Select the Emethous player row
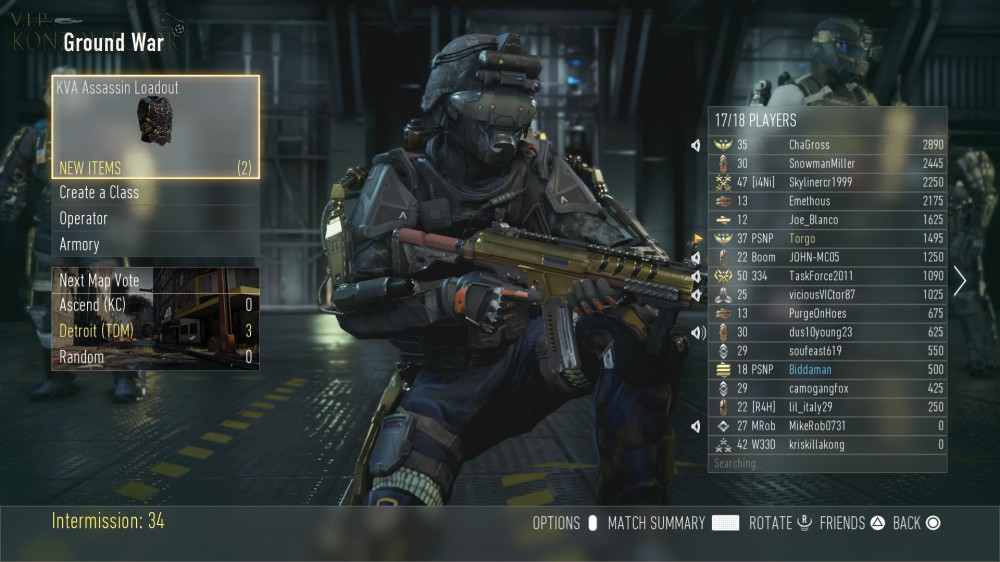Viewport: 1000px width, 562px height. [827, 201]
